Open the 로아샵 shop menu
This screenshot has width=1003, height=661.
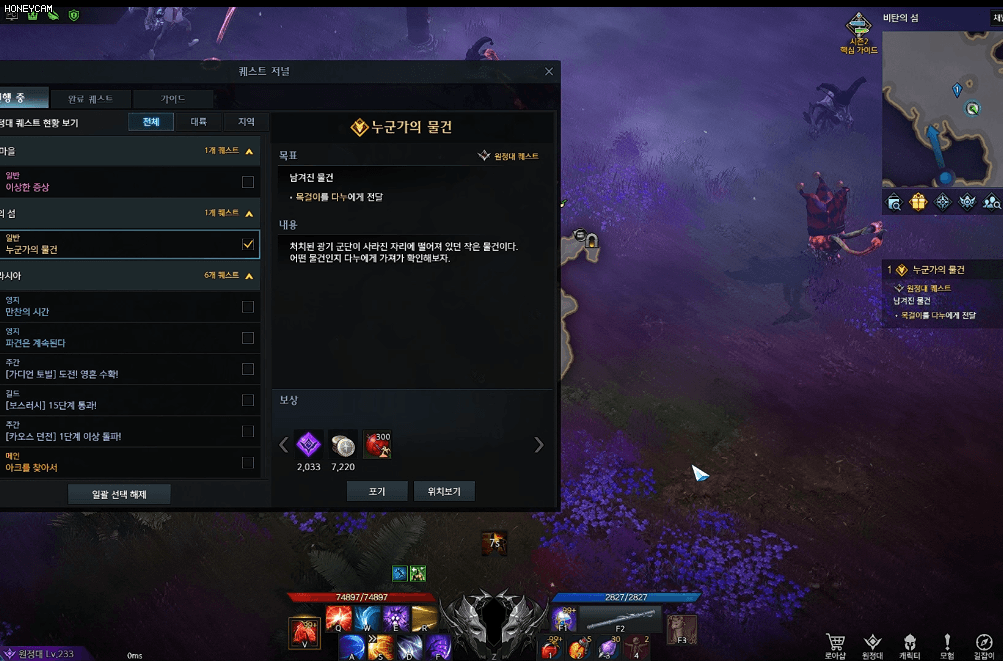pyautogui.click(x=835, y=644)
